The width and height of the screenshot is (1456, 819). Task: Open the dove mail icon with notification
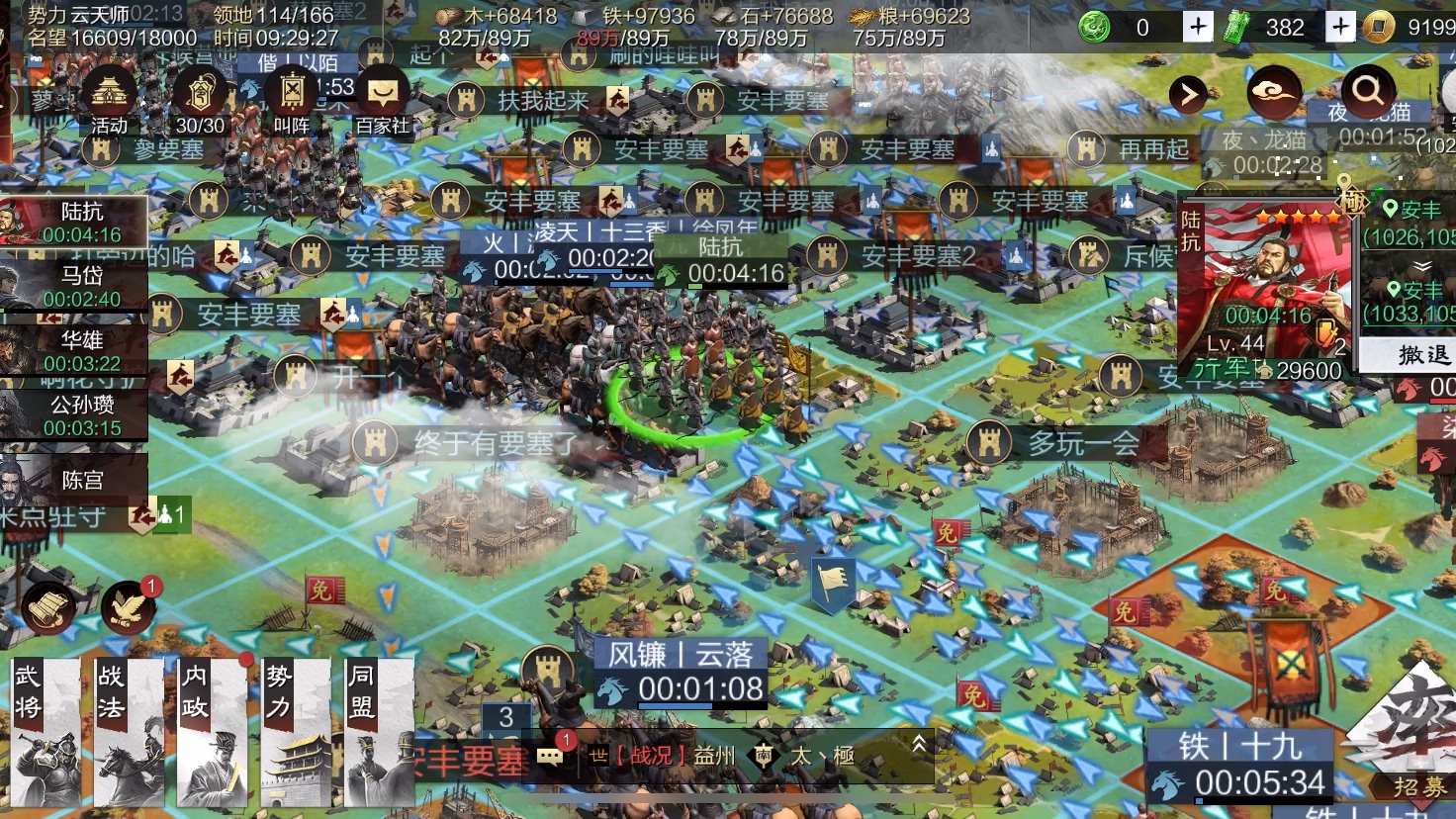coord(129,607)
